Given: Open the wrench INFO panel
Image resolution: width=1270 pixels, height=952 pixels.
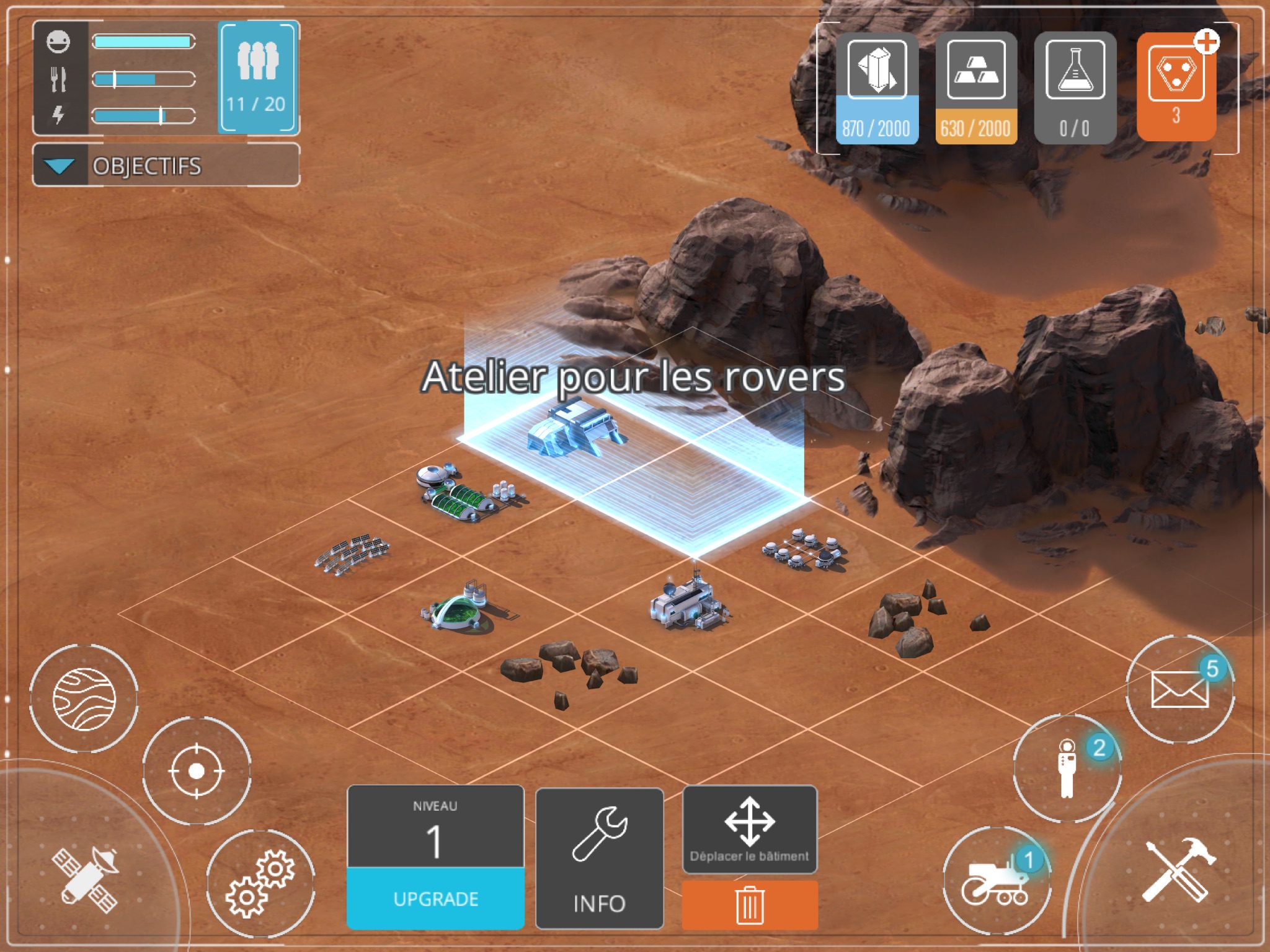Looking at the screenshot, I should pos(599,858).
